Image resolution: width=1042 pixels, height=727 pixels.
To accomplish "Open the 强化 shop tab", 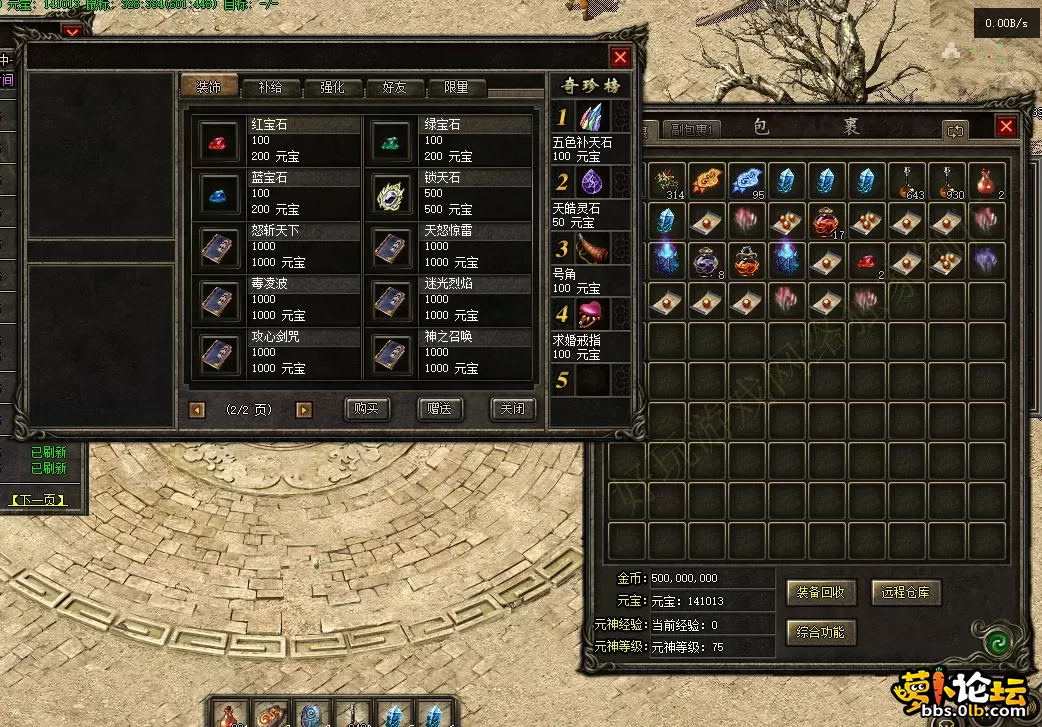I will point(332,88).
